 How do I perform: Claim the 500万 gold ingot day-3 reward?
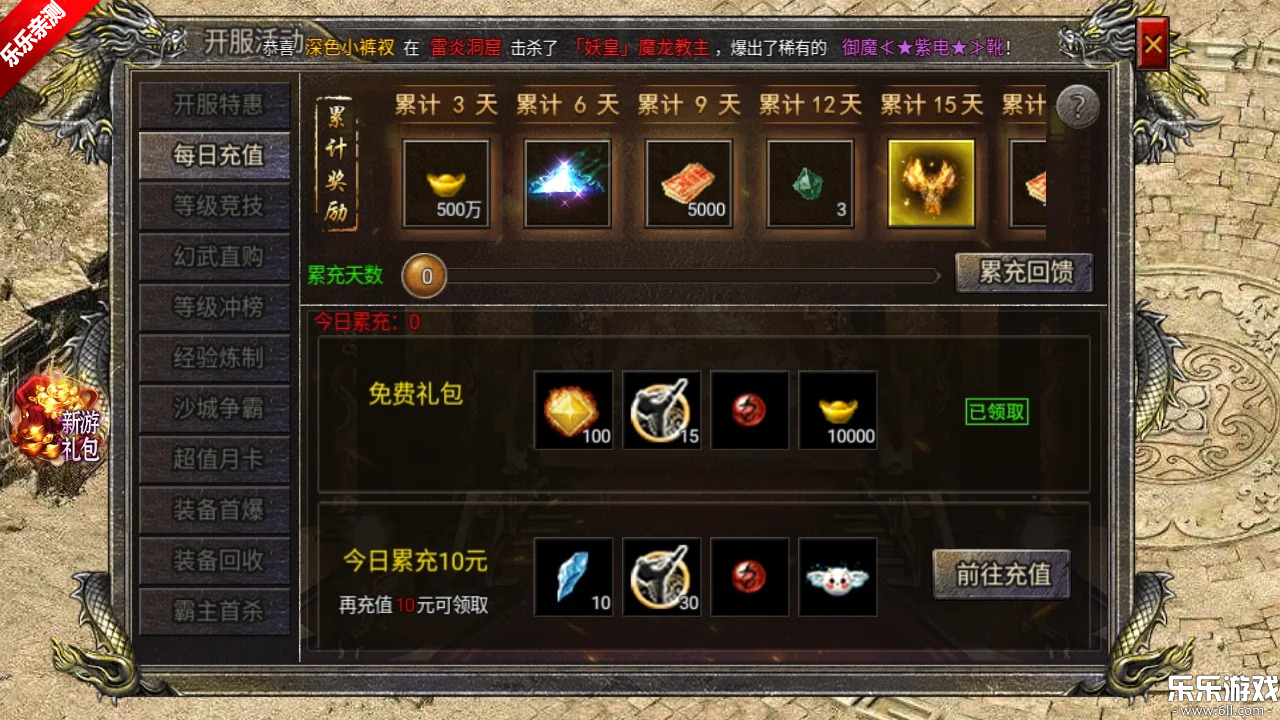446,184
